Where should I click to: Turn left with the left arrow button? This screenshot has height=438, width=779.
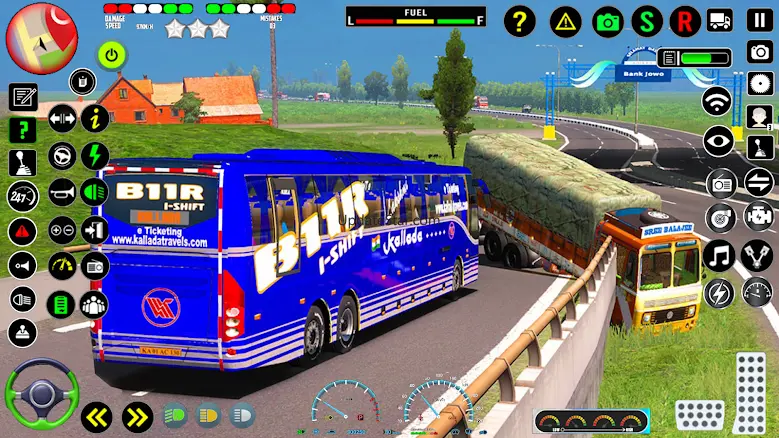[97, 416]
